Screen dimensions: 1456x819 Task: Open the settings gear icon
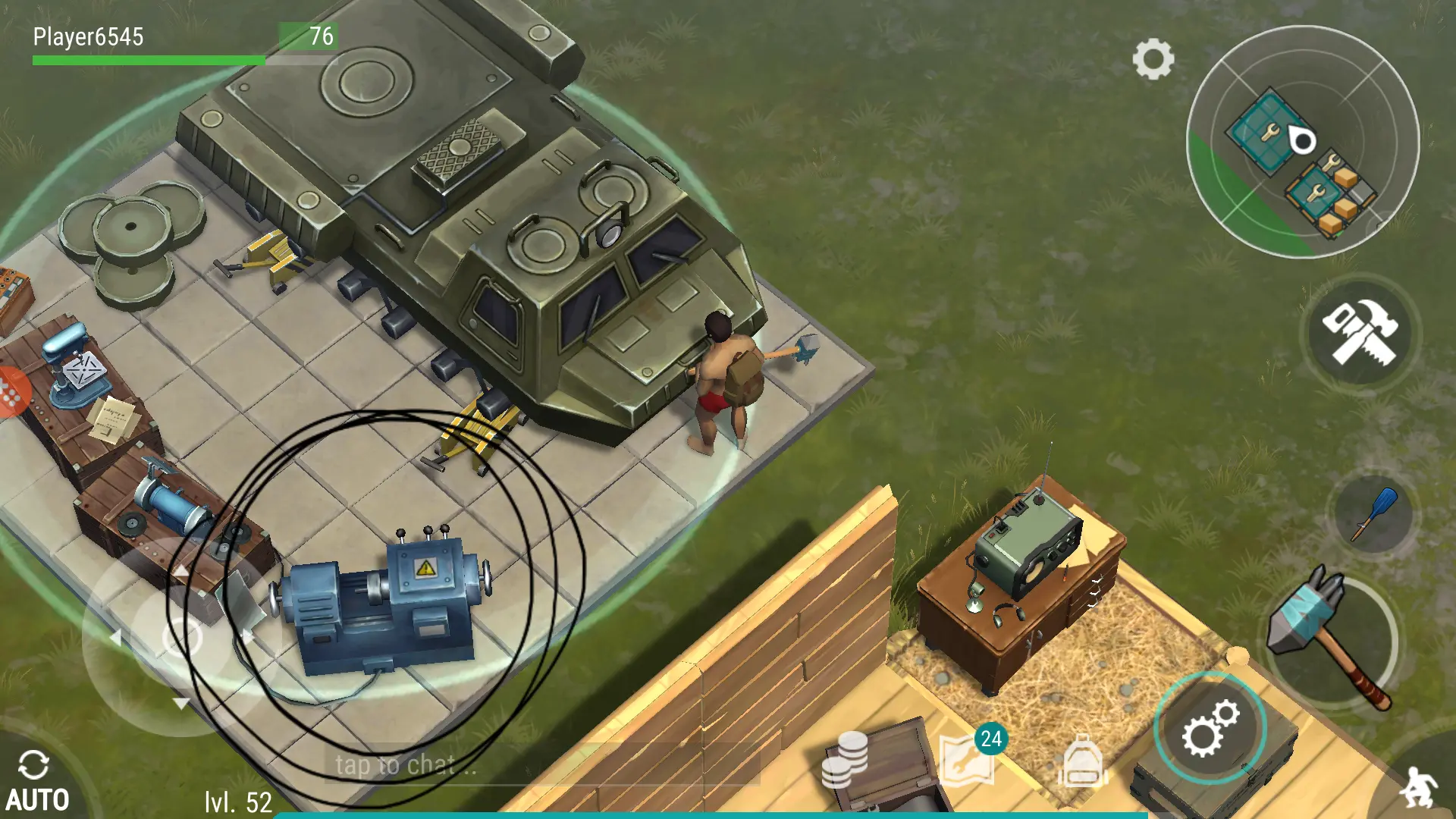[x=1153, y=59]
